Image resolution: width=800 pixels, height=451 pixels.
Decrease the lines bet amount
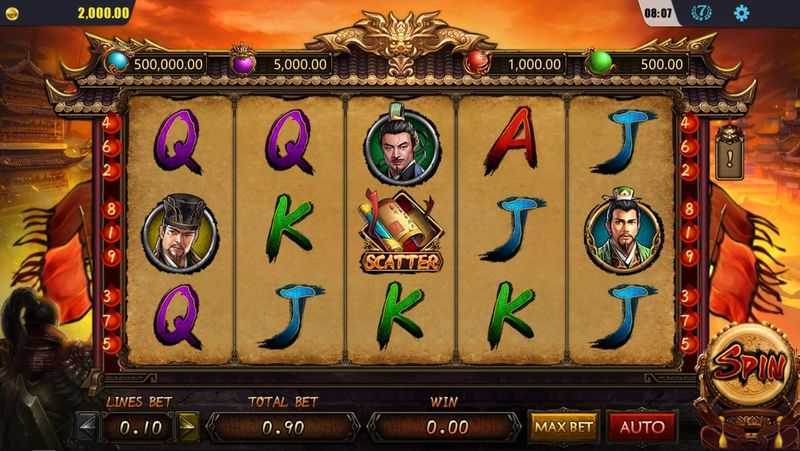89,427
